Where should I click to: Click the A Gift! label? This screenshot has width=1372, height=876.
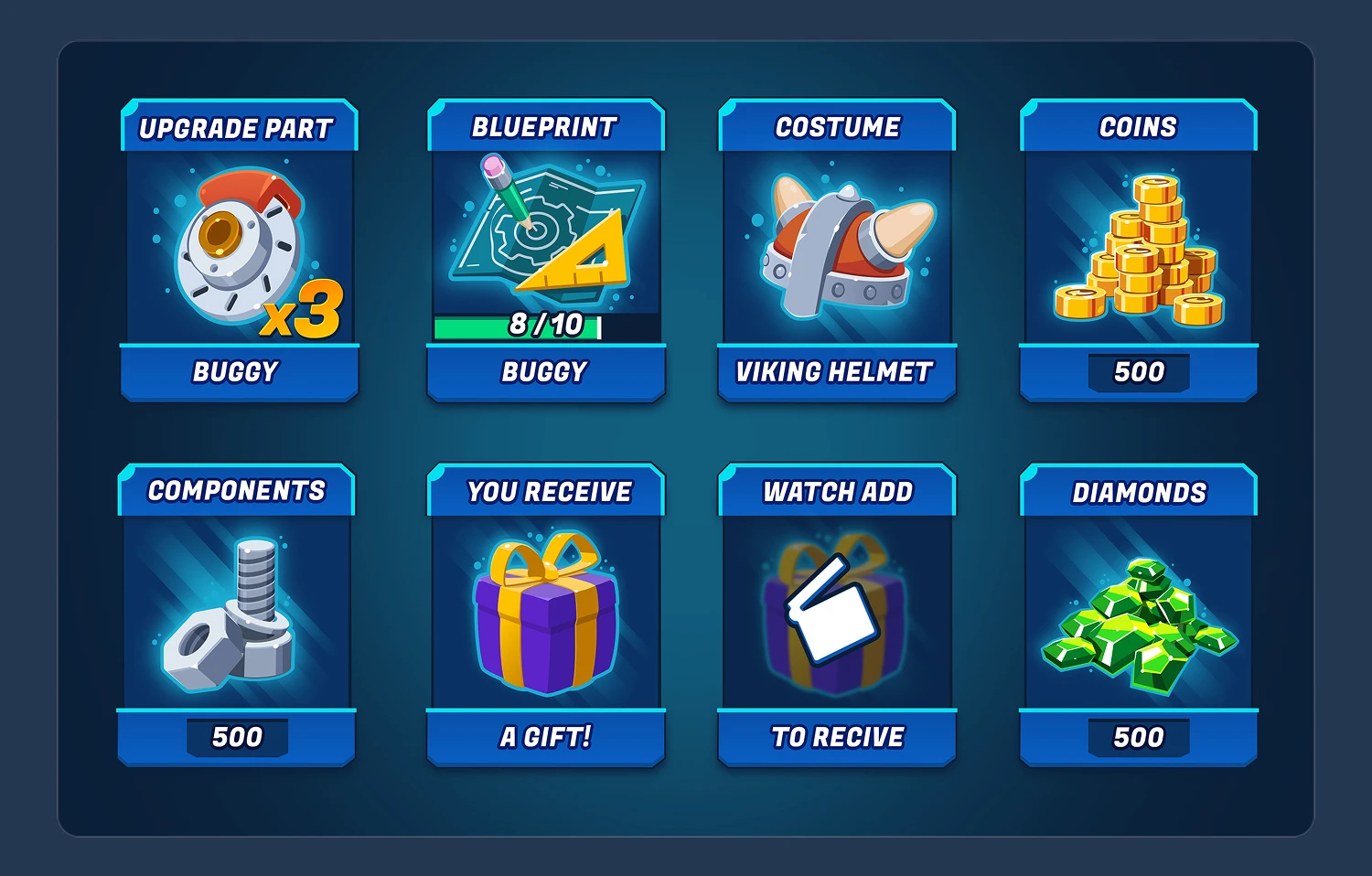[x=544, y=737]
